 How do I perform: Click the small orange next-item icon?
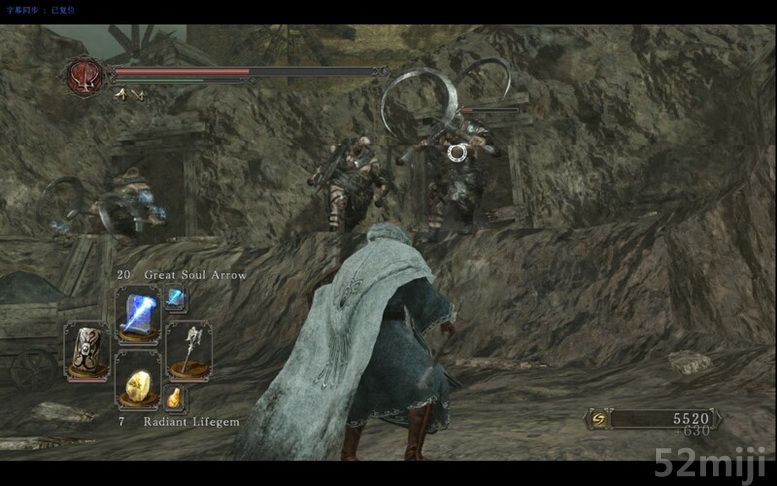(174, 398)
